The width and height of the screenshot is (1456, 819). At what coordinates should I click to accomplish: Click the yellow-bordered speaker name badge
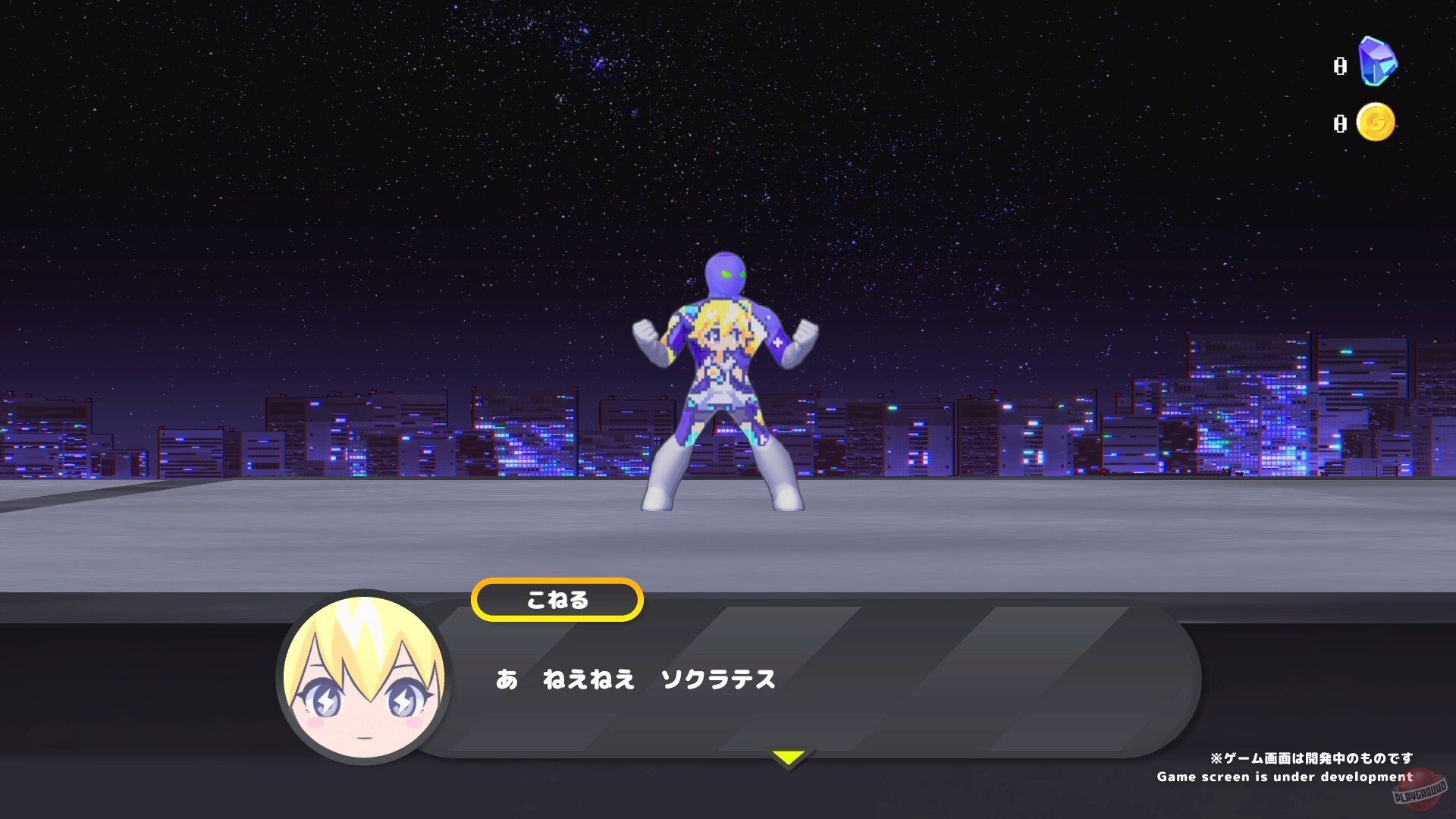[x=557, y=599]
